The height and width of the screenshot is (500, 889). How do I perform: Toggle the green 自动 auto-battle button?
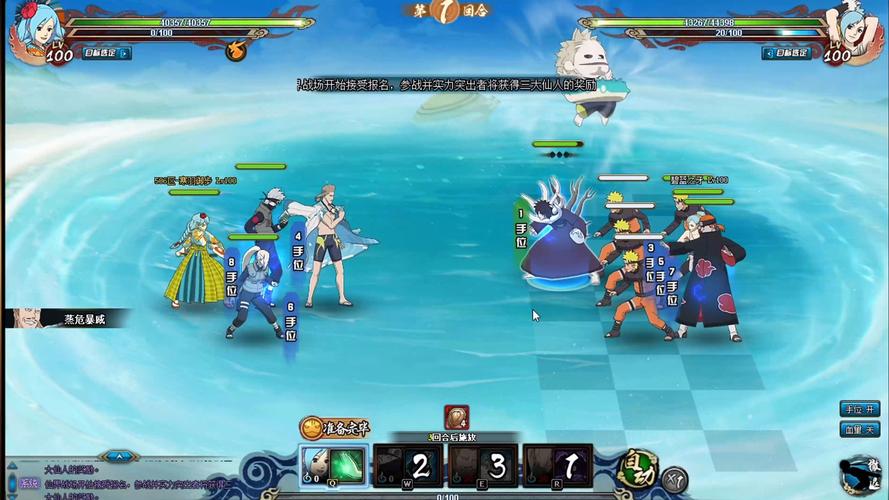pyautogui.click(x=634, y=467)
